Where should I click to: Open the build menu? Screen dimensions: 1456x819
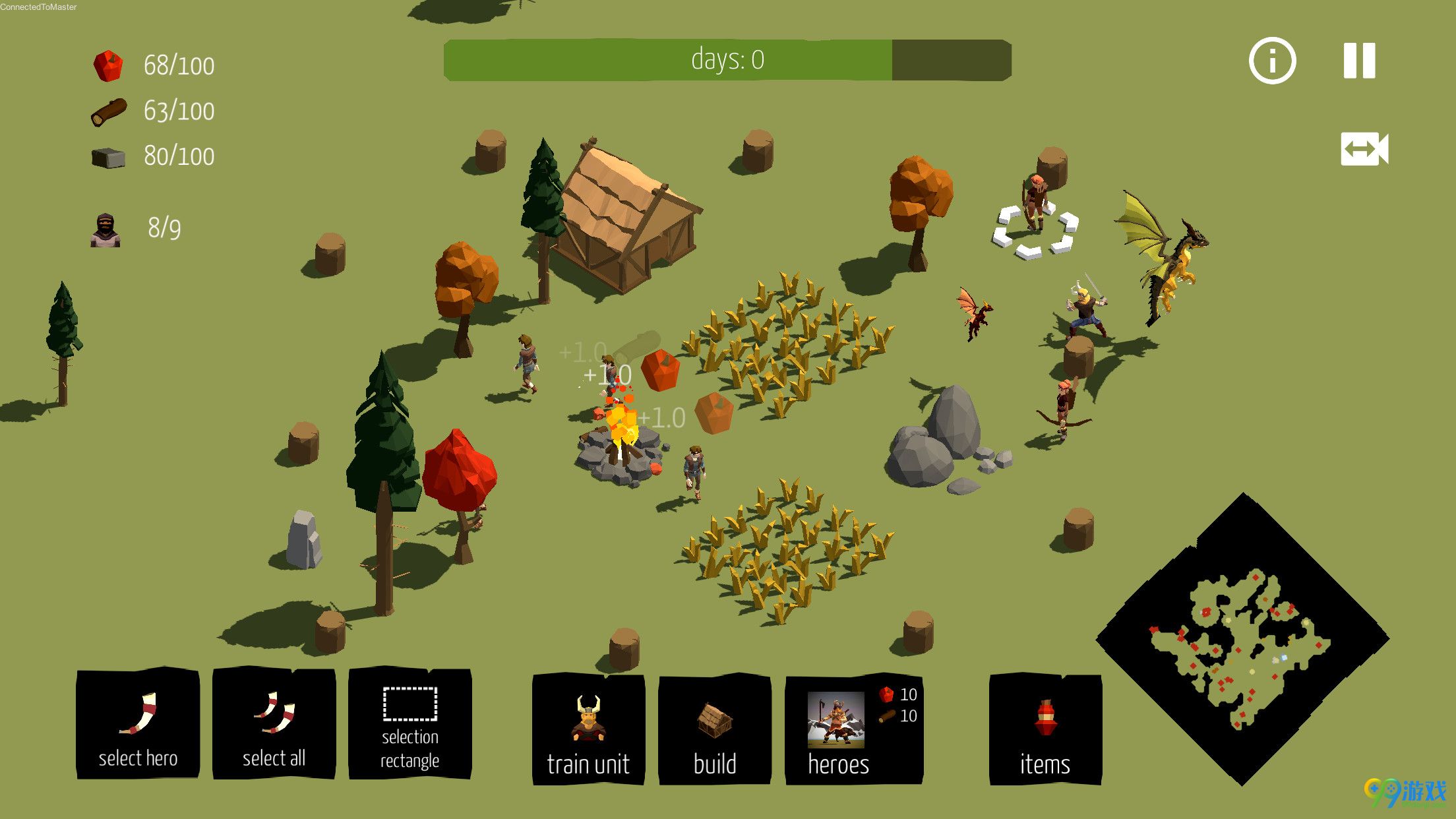click(715, 729)
